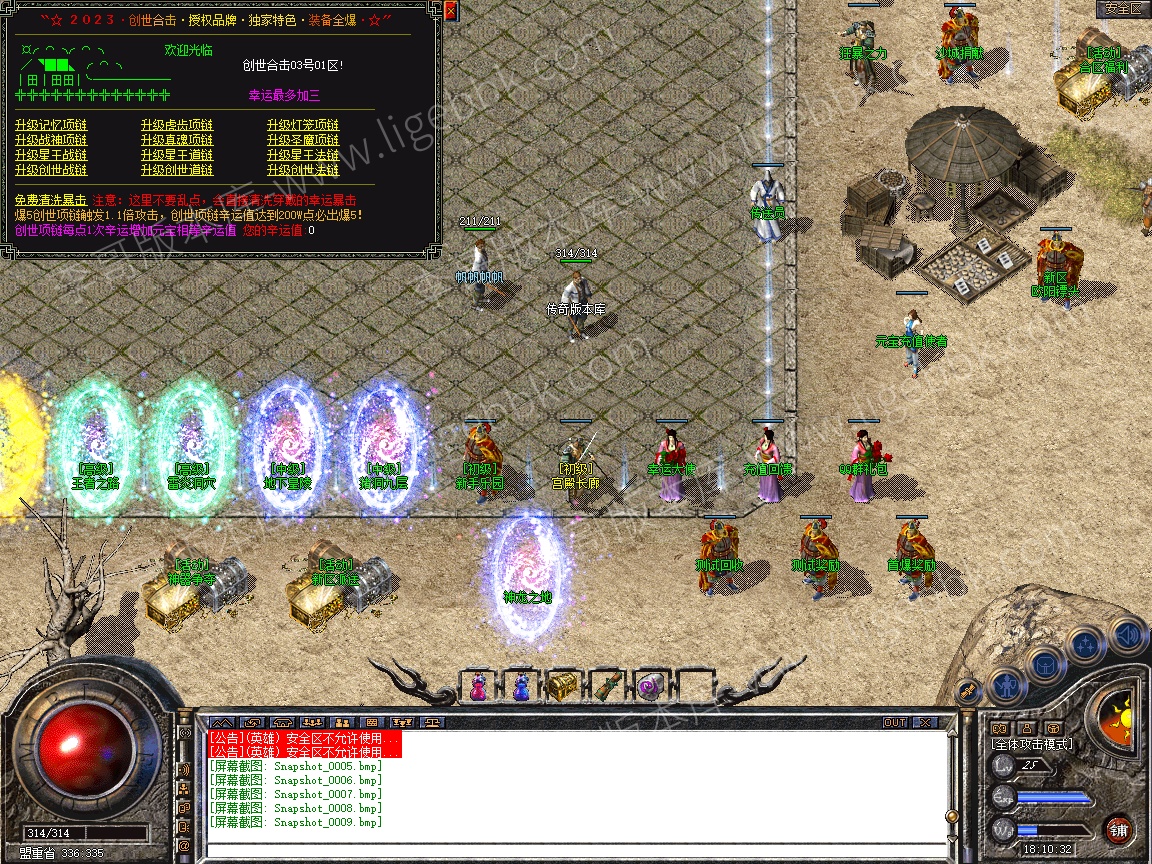This screenshot has height=864, width=1152.
Task: Use the blue potion in hotbar
Action: [x=520, y=687]
